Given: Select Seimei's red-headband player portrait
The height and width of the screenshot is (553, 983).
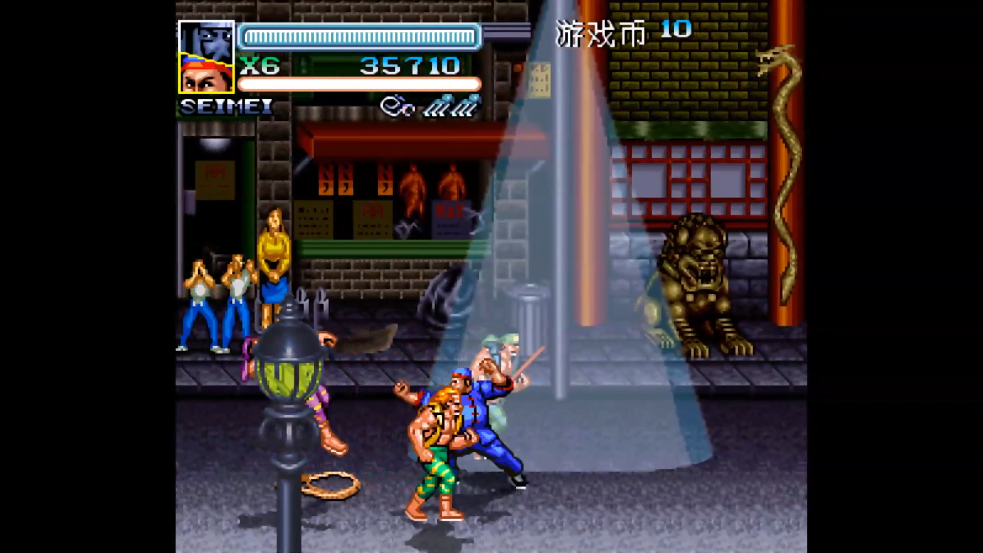Looking at the screenshot, I should click(207, 76).
